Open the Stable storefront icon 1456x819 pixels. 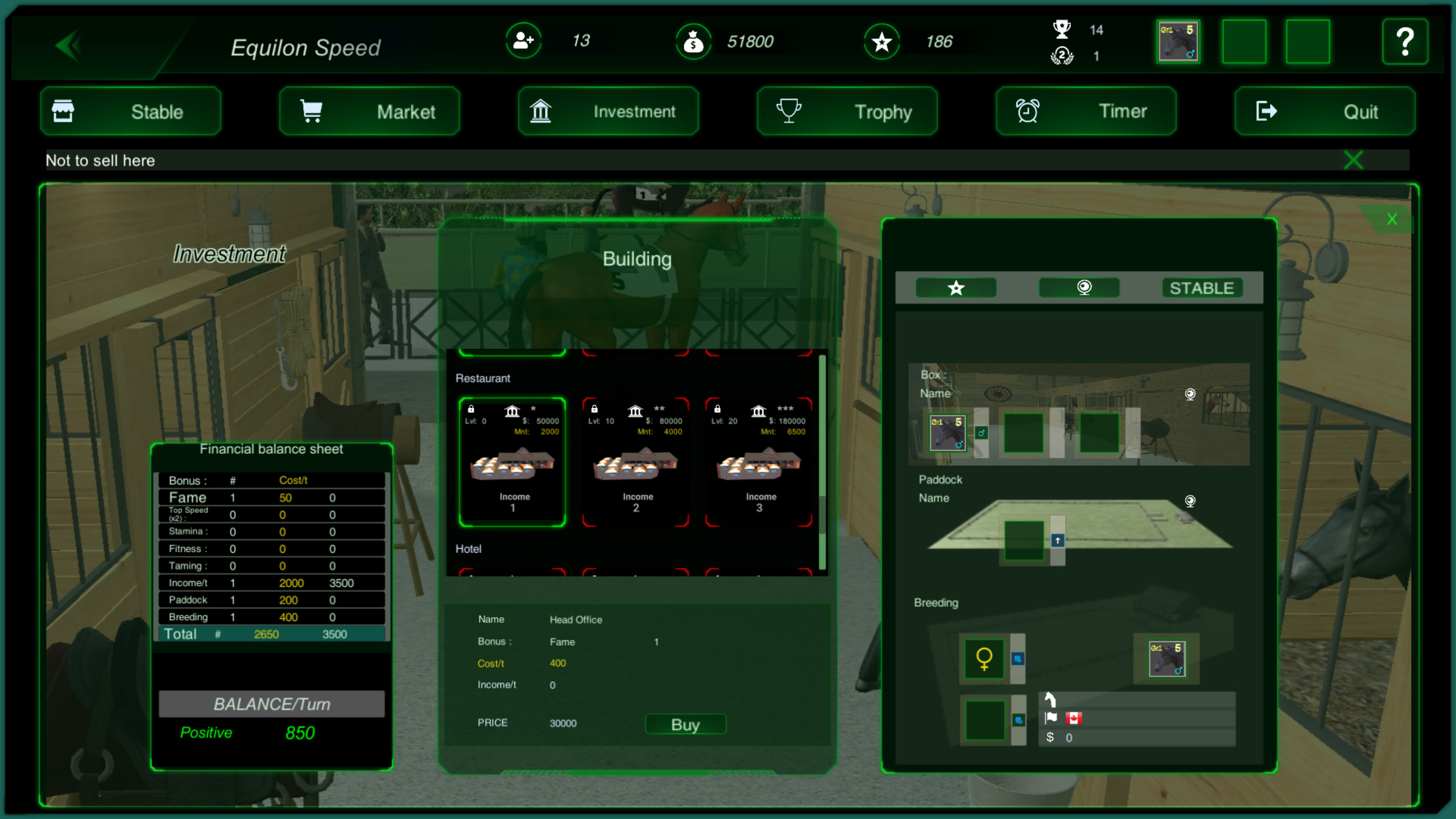(x=64, y=111)
